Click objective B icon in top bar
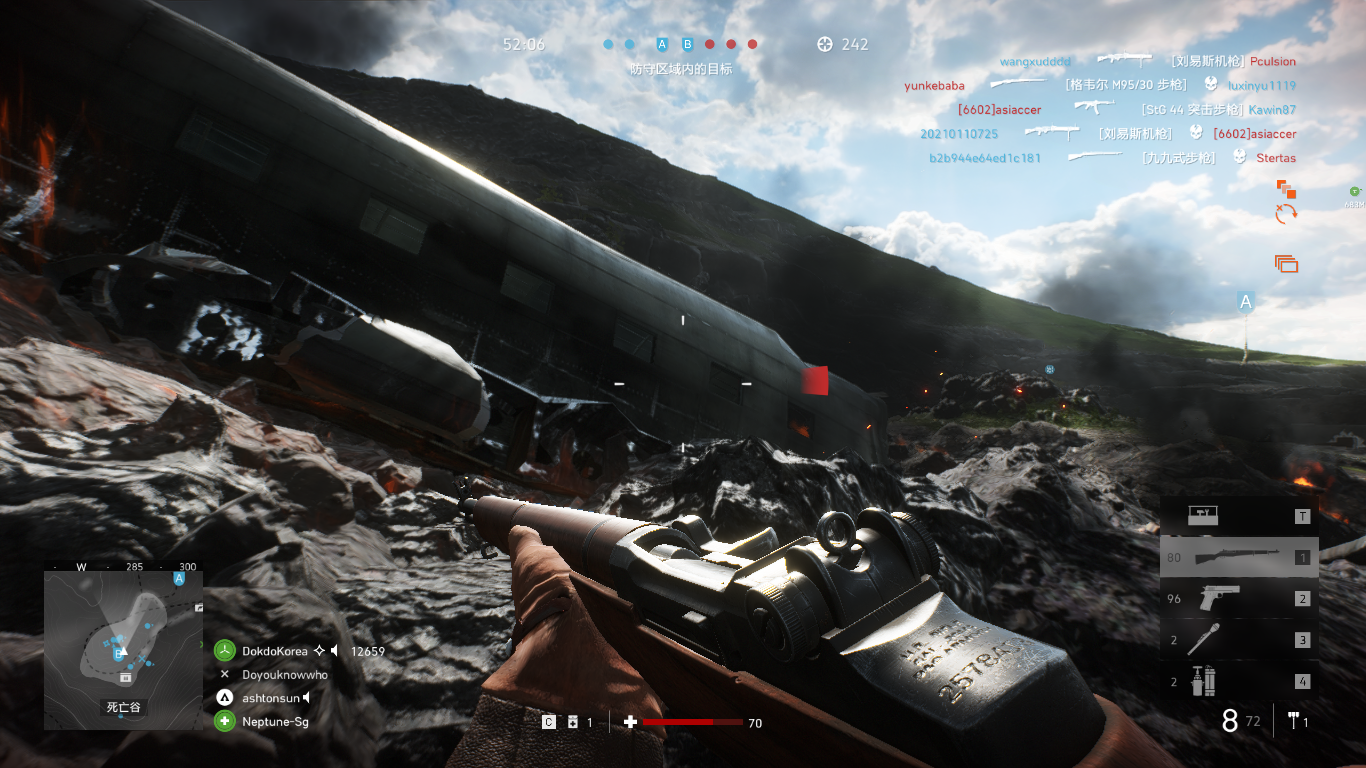The height and width of the screenshot is (768, 1366). pyautogui.click(x=687, y=44)
